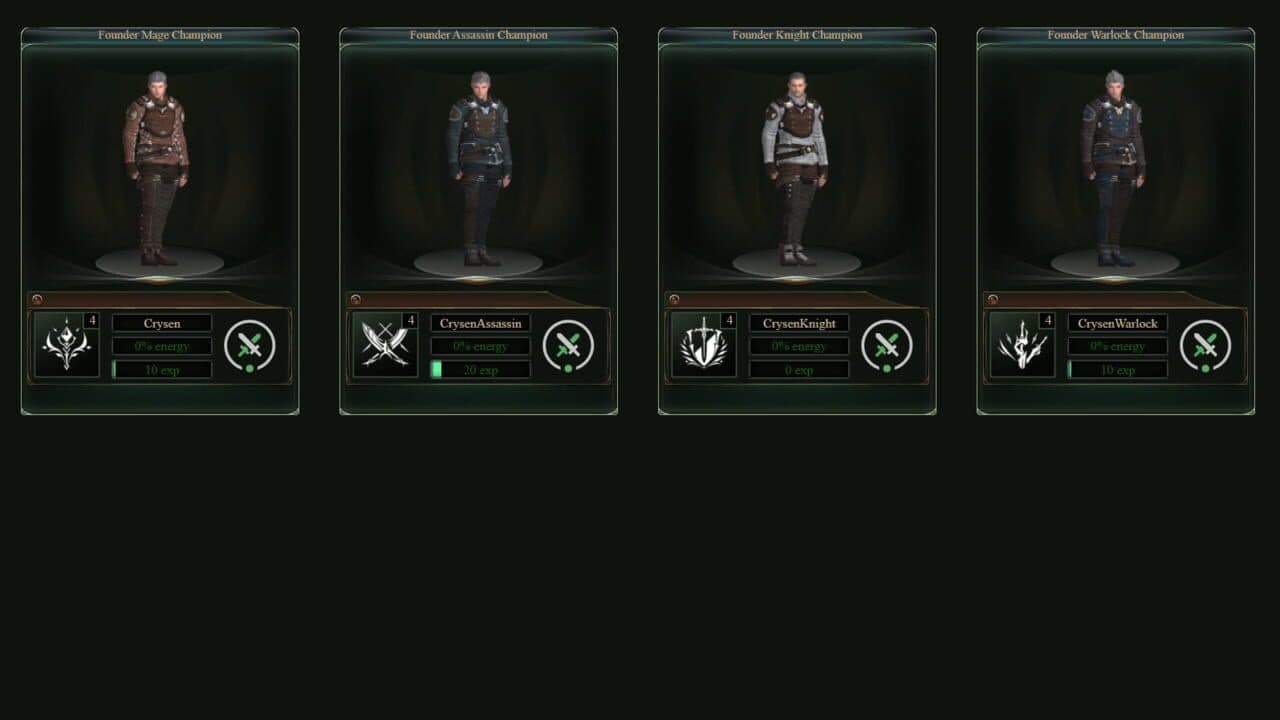Click the CrysenWarlock name label
This screenshot has width=1280, height=720.
(x=1117, y=323)
